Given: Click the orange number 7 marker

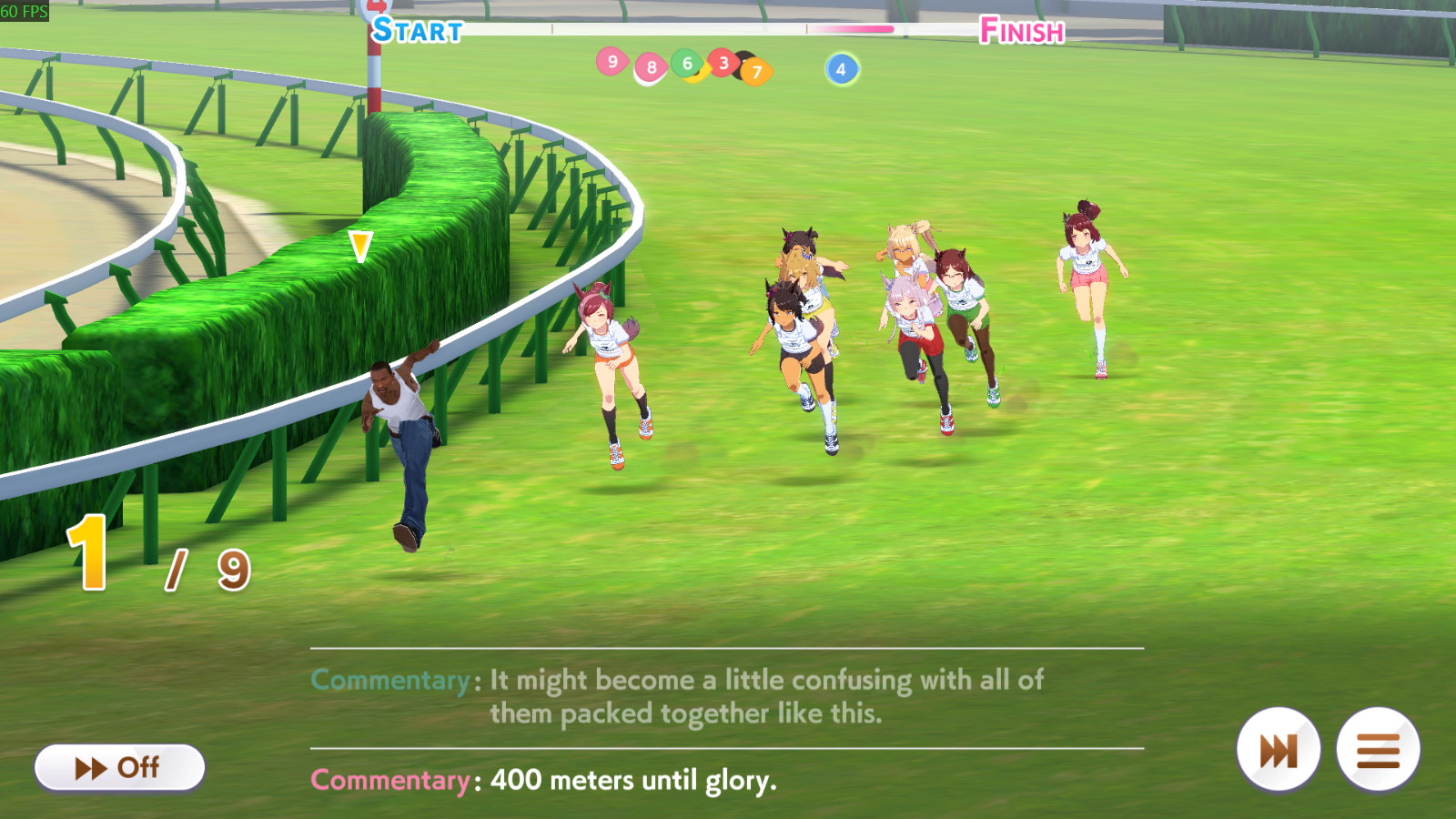Looking at the screenshot, I should tap(756, 69).
